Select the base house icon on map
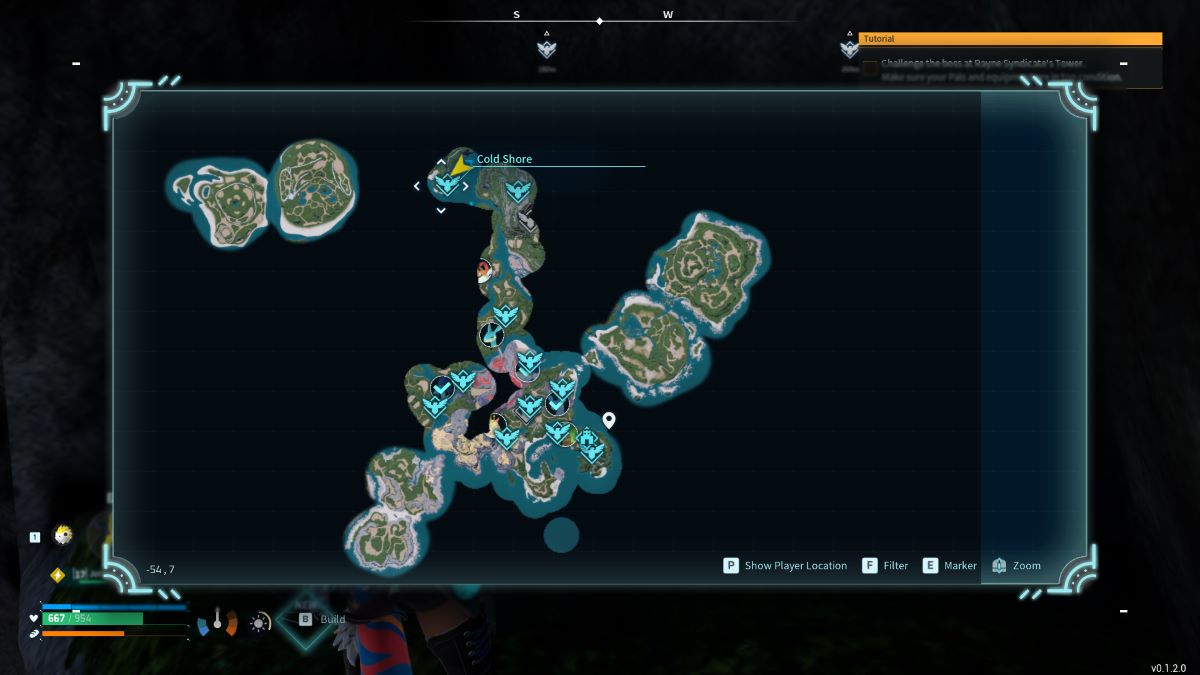Viewport: 1200px width, 675px height. [586, 438]
